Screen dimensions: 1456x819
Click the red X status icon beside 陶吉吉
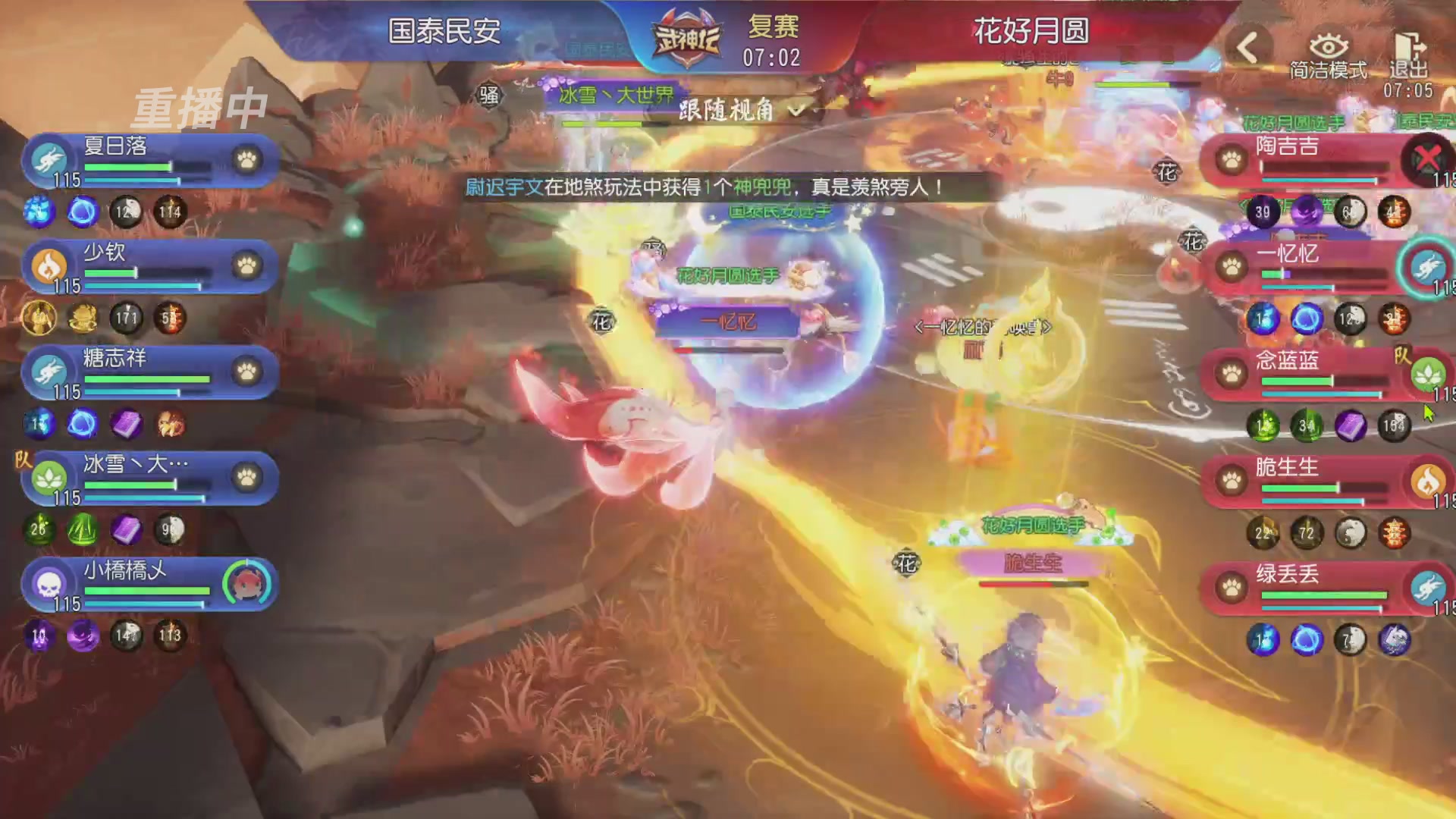click(x=1429, y=155)
